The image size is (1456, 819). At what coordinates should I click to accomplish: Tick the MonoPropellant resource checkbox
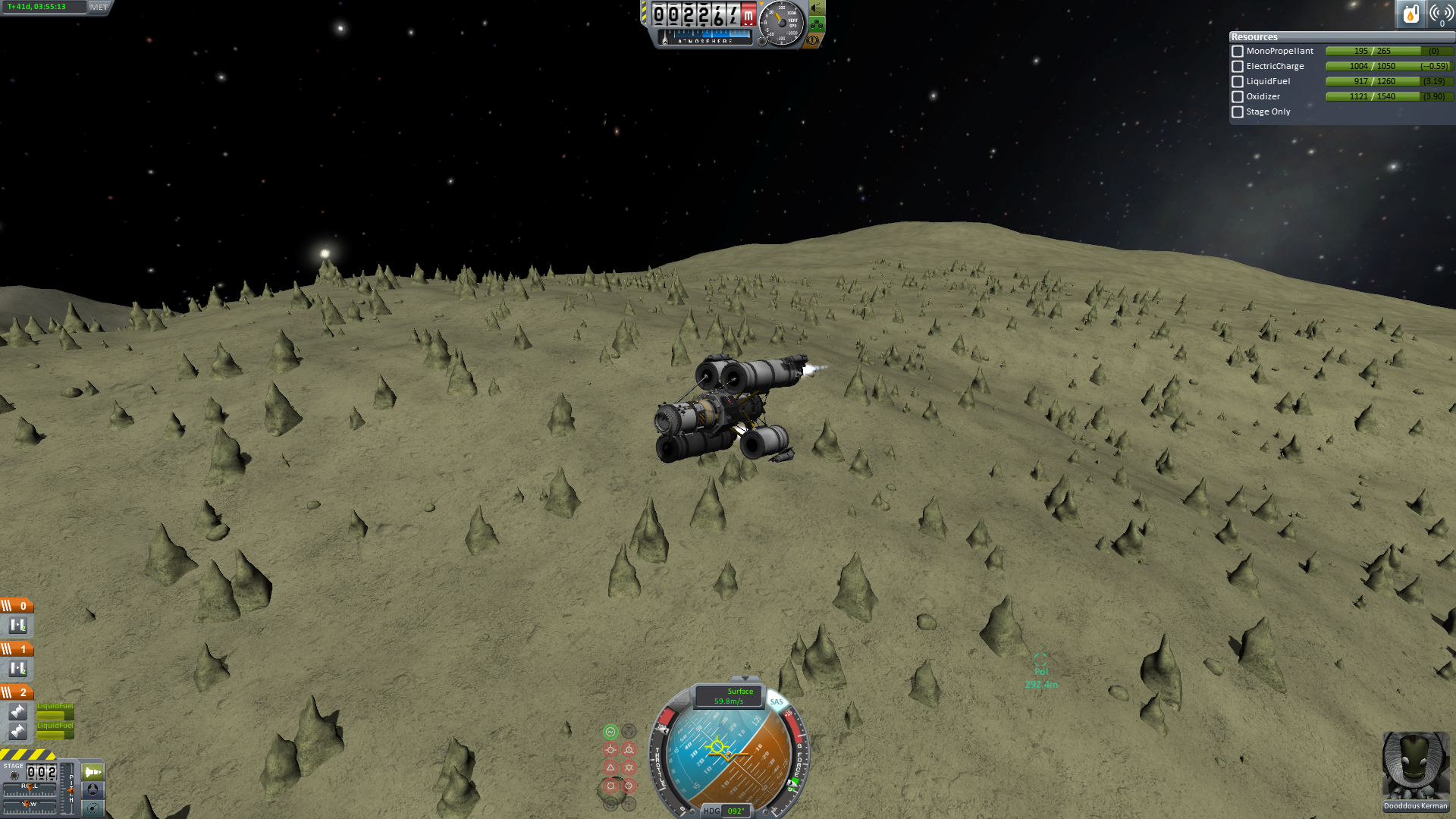pos(1238,52)
